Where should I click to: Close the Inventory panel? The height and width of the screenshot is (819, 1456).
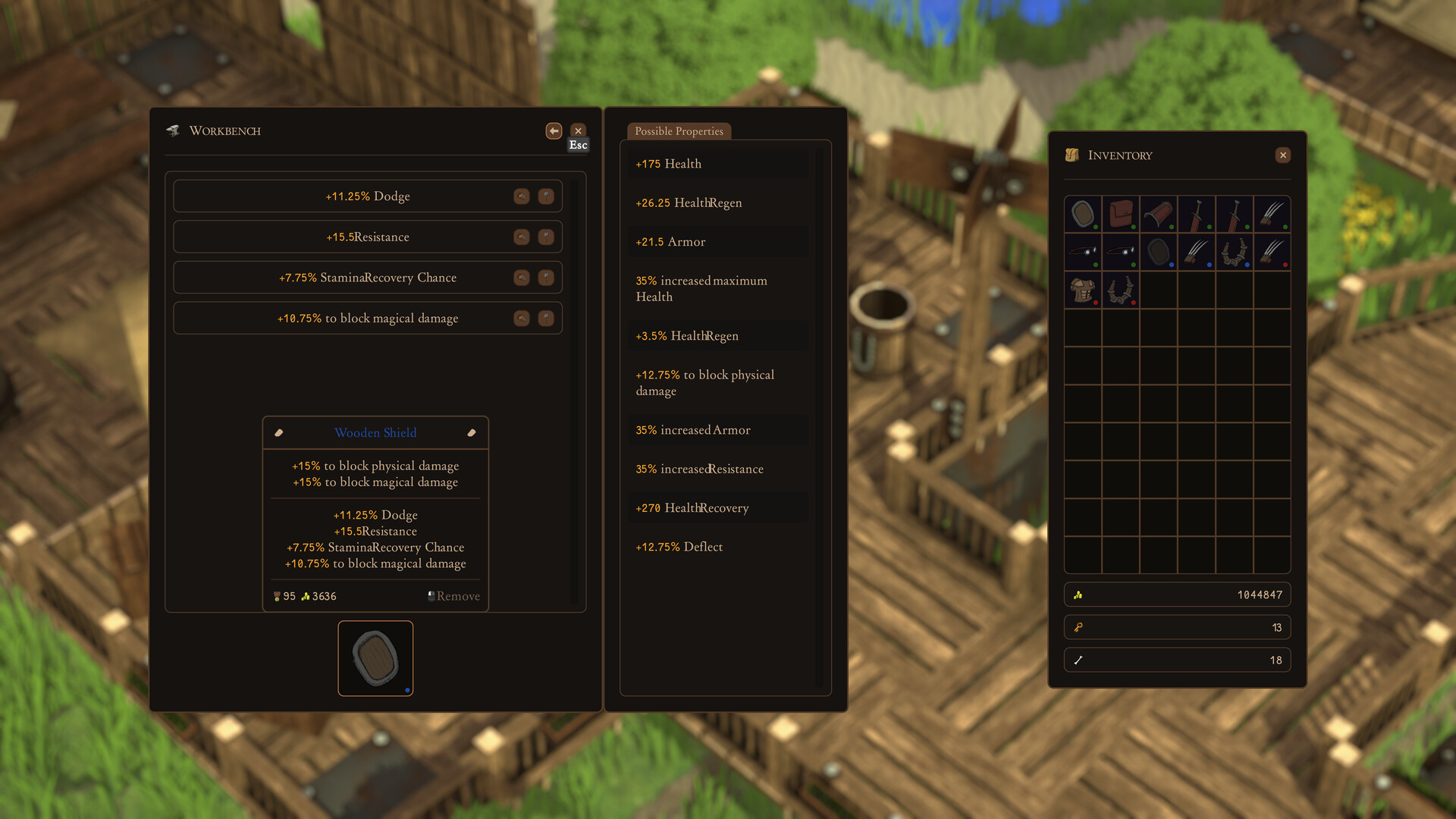click(x=1283, y=155)
